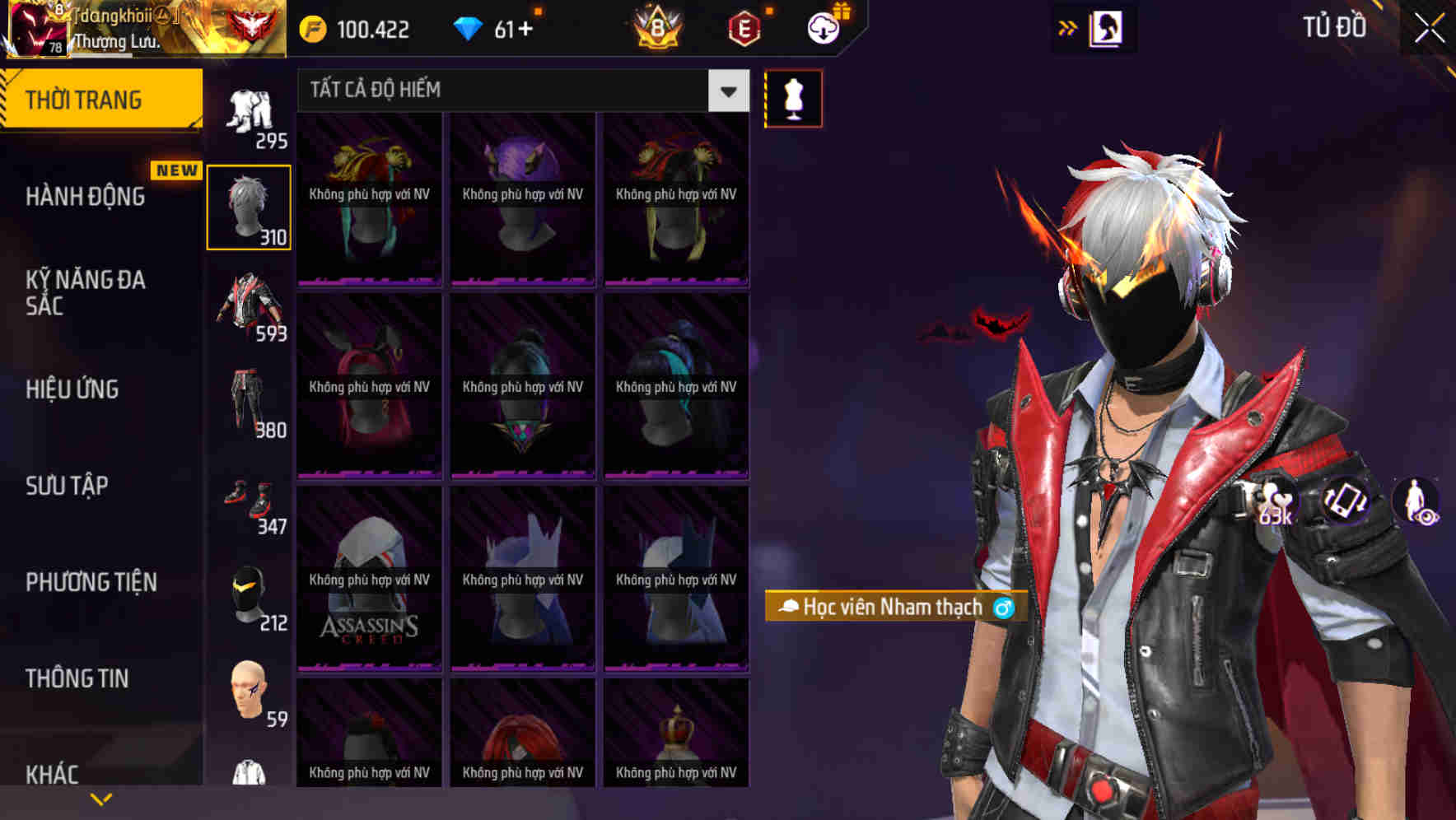1456x820 pixels.
Task: Open the outfit card preview icon near TỦ ĐỒ
Action: (1106, 27)
